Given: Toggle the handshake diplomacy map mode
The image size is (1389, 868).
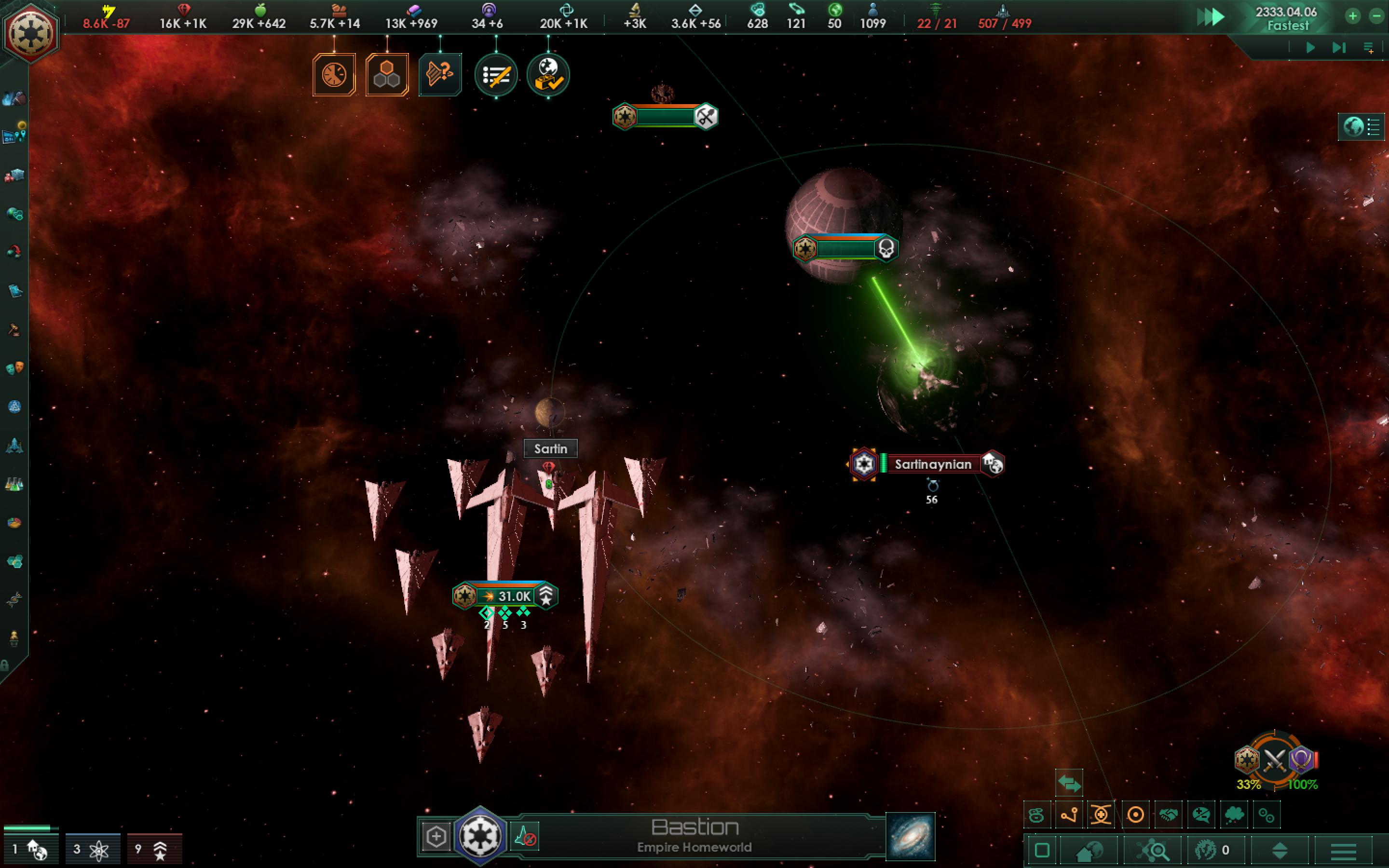Looking at the screenshot, I should click(x=1168, y=814).
